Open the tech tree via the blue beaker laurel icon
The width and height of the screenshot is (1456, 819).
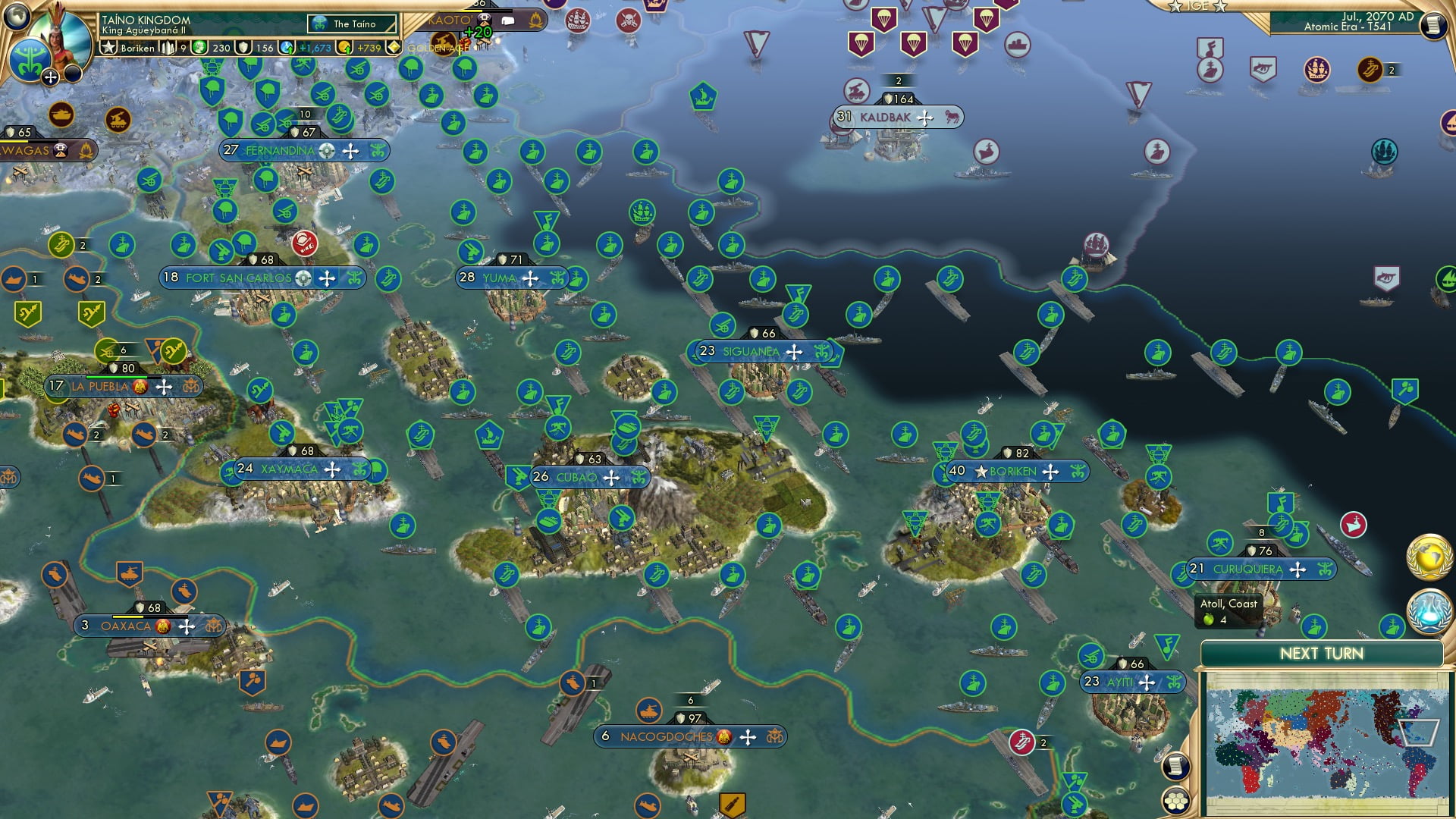pos(1429,611)
